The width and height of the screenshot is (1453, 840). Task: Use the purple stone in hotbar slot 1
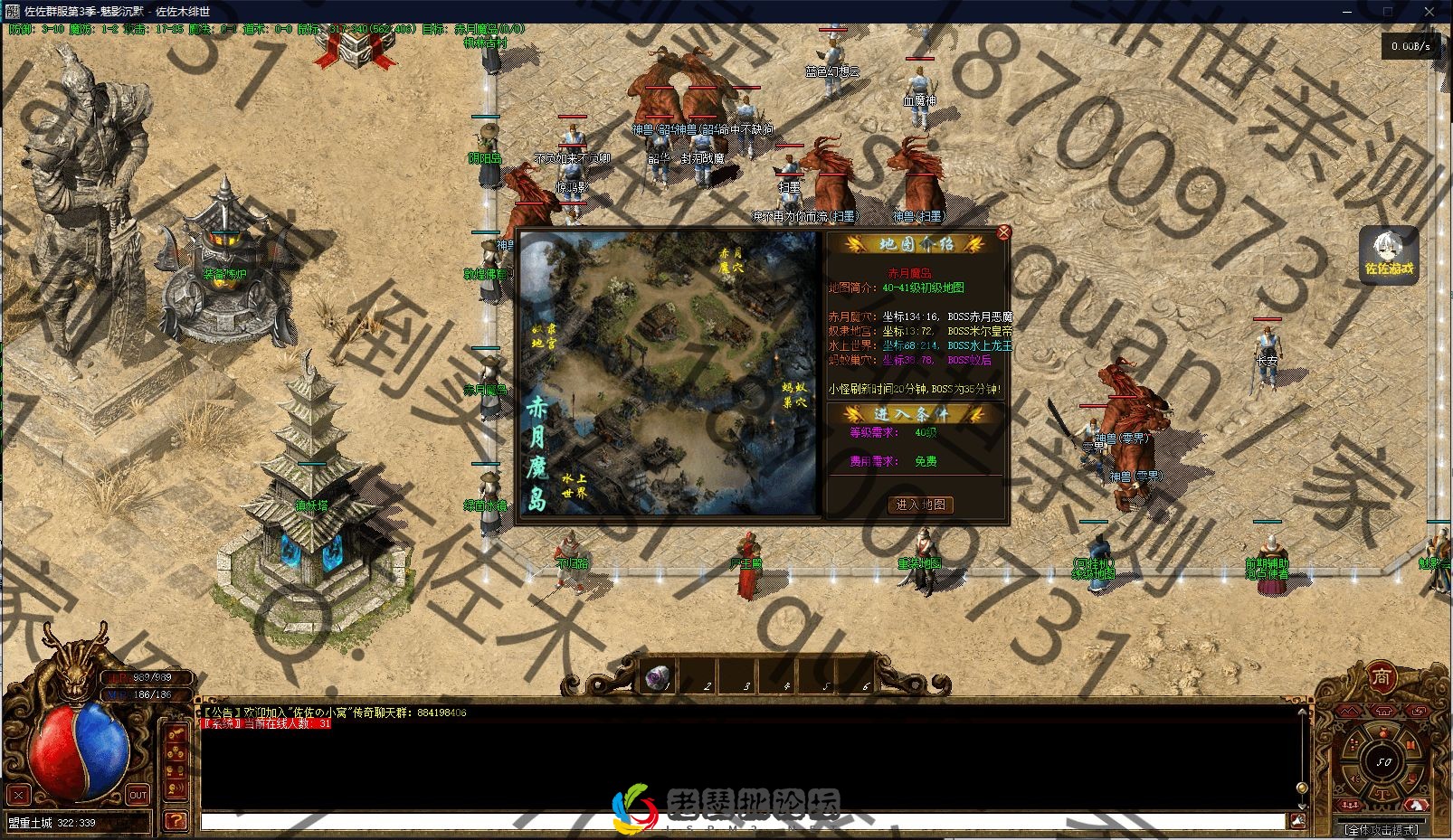(x=657, y=676)
